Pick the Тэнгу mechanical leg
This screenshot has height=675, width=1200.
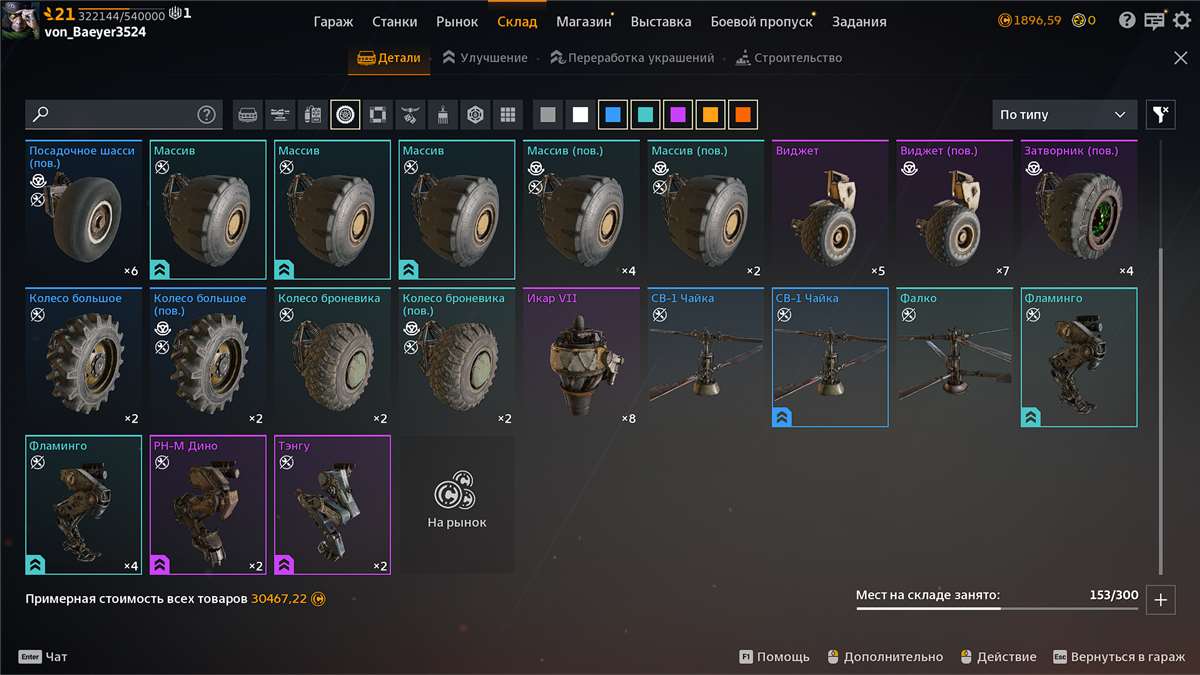[332, 505]
